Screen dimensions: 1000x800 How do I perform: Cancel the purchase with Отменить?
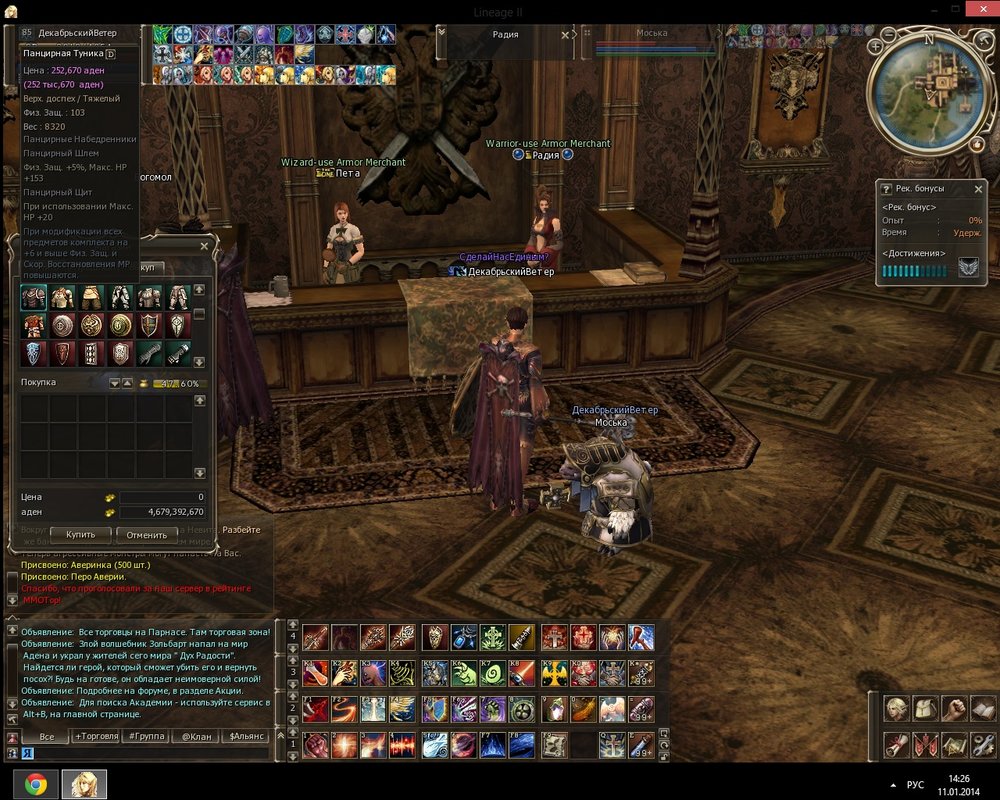[x=147, y=535]
